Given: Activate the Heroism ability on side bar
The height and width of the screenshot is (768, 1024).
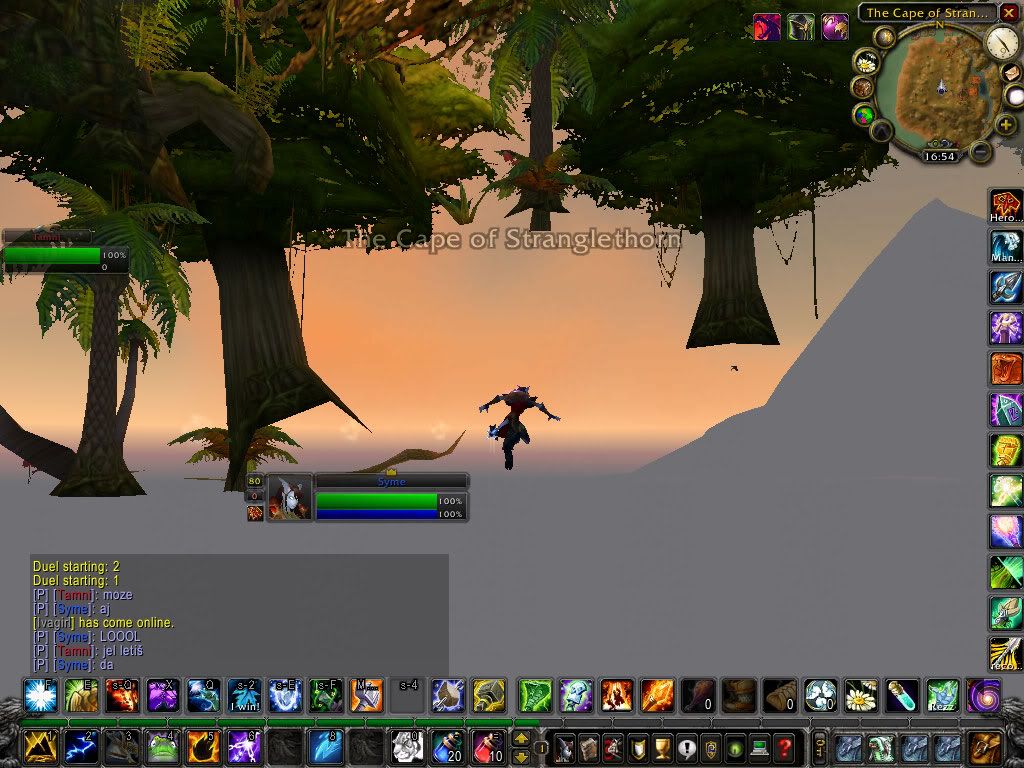Looking at the screenshot, I should (1005, 204).
